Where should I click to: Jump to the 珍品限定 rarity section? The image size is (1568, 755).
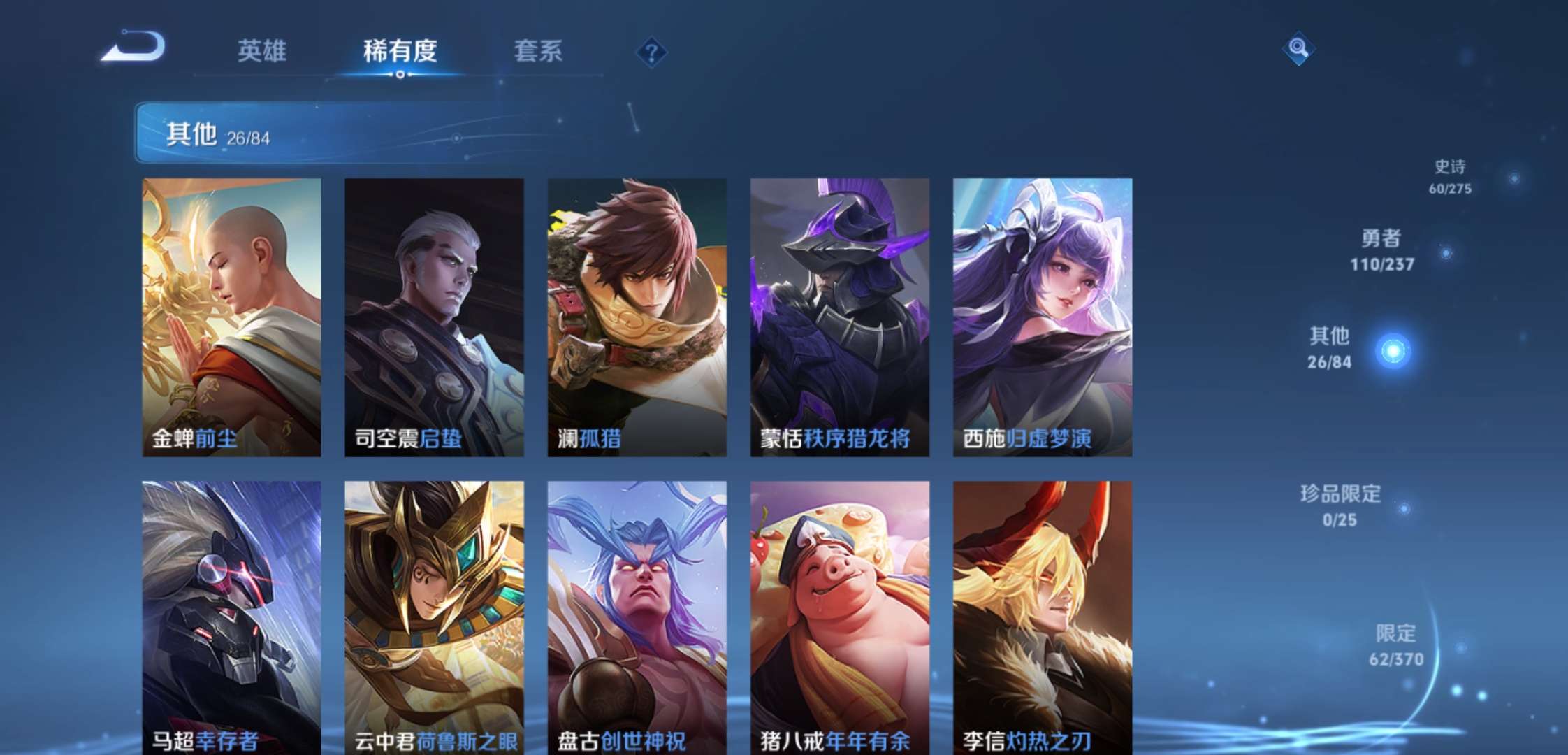pyautogui.click(x=1340, y=505)
